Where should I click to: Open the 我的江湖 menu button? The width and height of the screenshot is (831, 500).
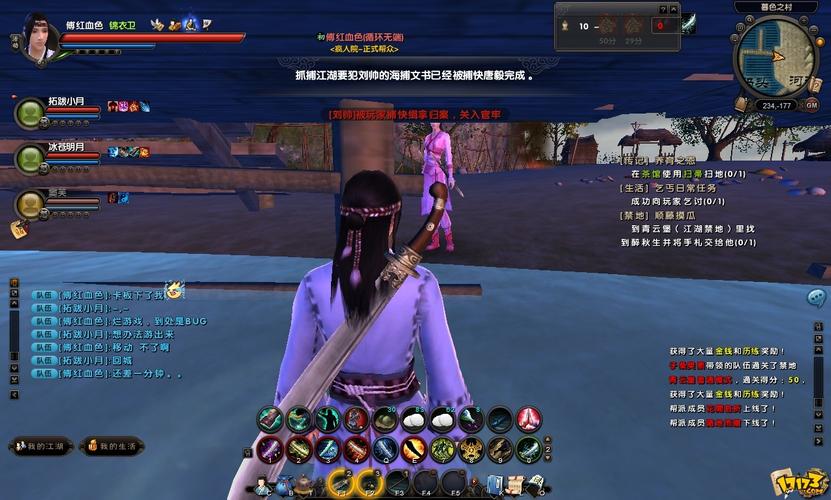pyautogui.click(x=42, y=446)
